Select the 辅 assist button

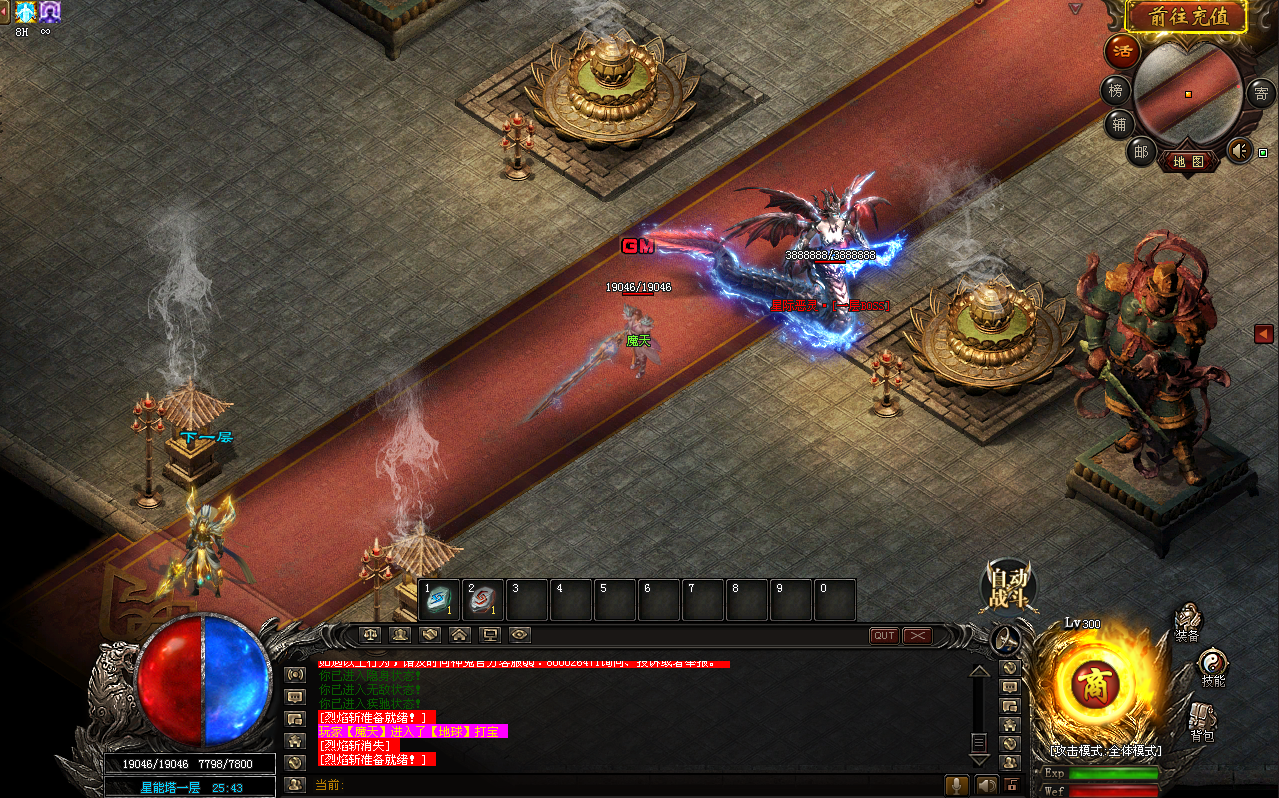(1119, 124)
